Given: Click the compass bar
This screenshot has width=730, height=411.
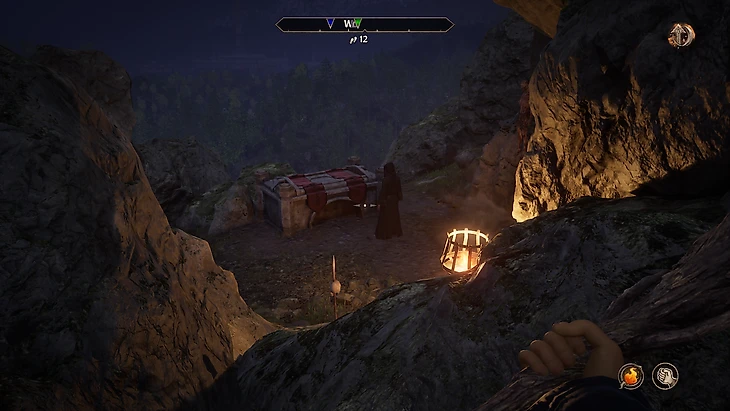Looking at the screenshot, I should point(364,24).
